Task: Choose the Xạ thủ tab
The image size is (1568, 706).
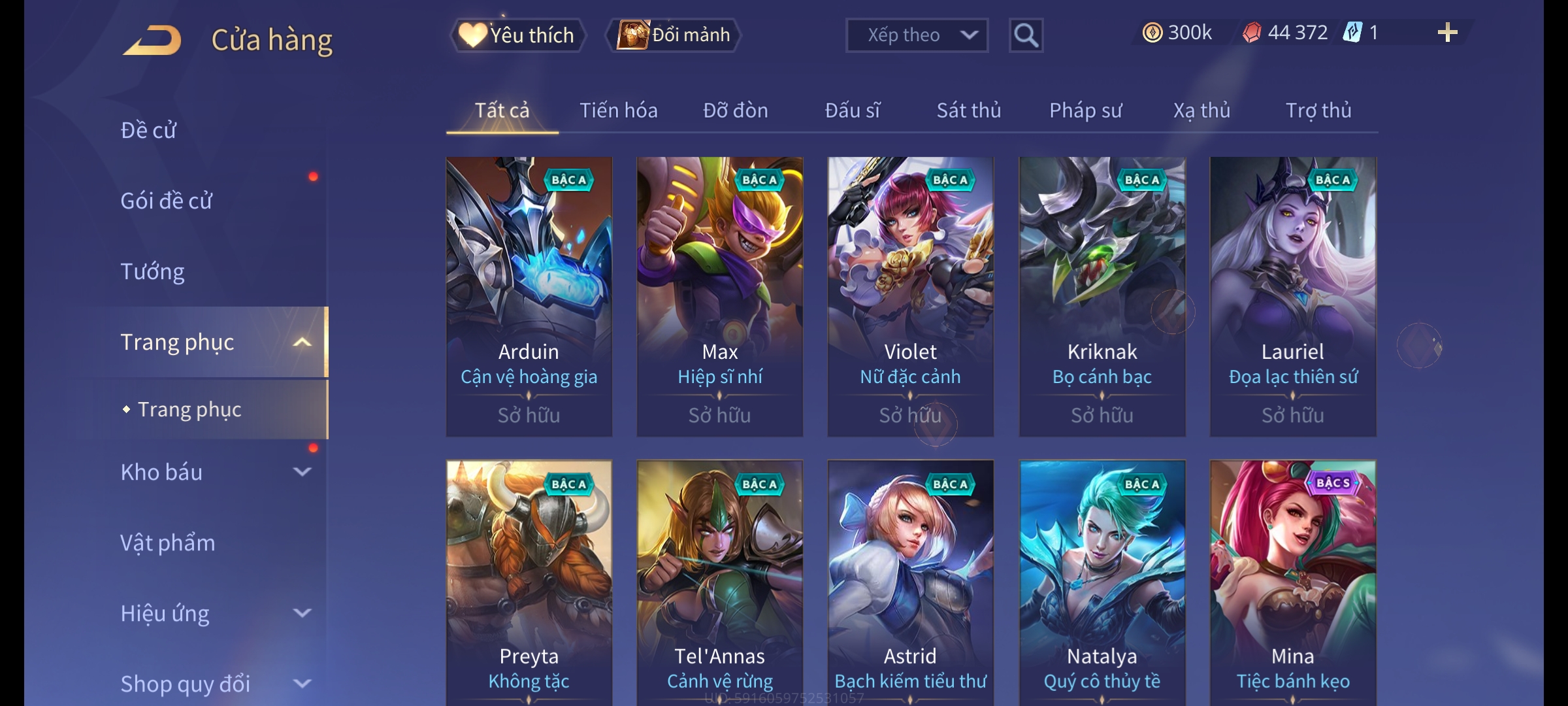Action: coord(1201,110)
